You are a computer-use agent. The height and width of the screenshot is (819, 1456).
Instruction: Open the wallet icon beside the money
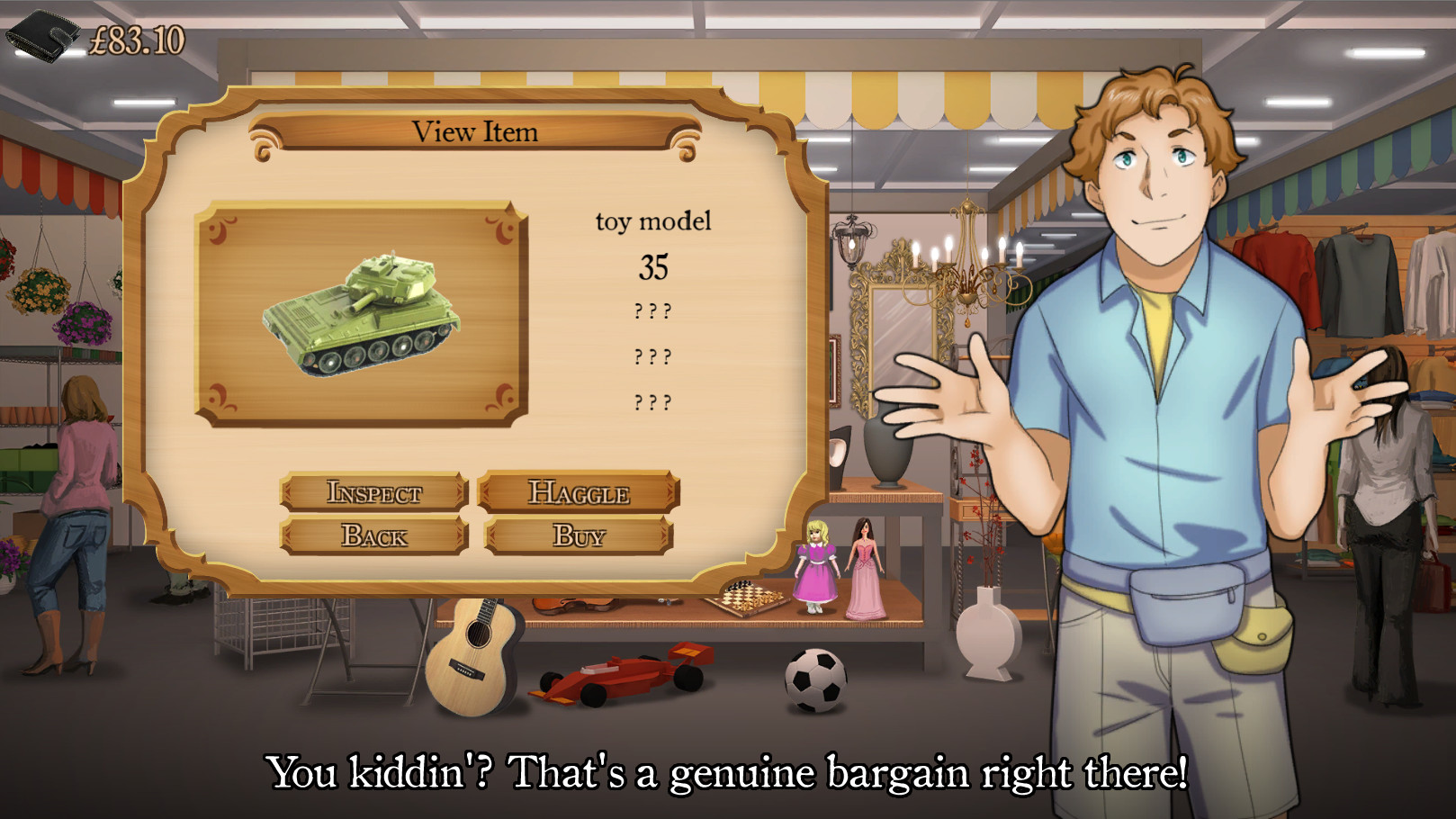pyautogui.click(x=42, y=36)
